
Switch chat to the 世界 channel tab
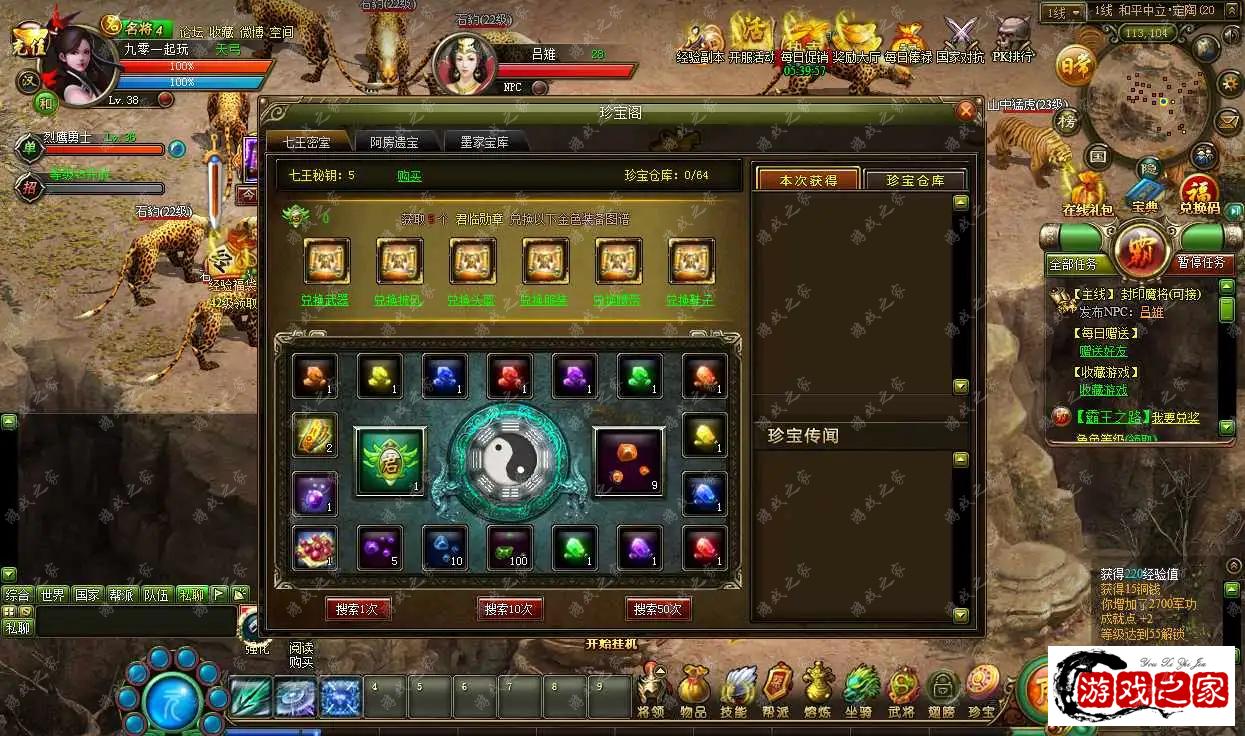click(52, 594)
